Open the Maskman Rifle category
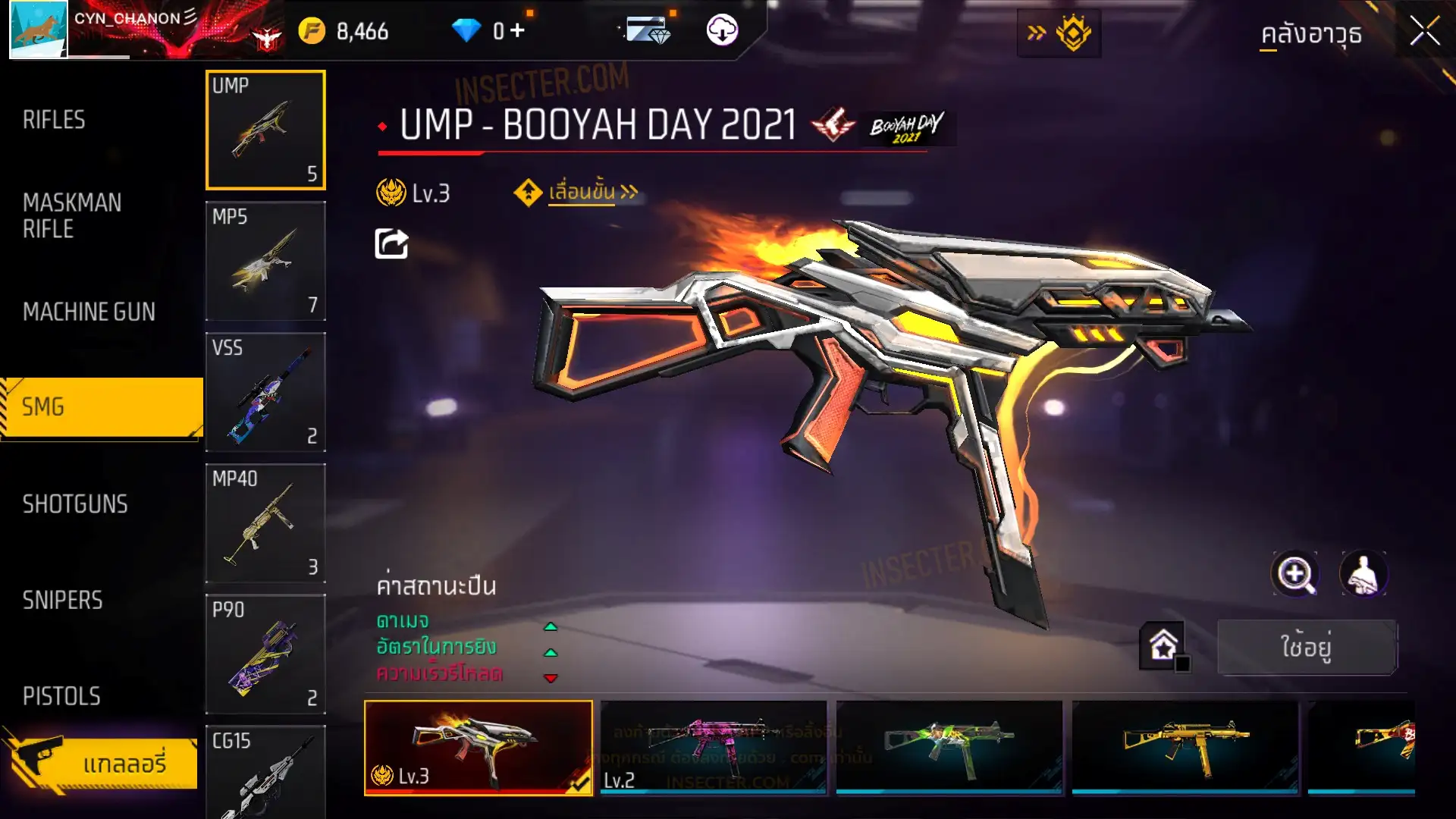Image resolution: width=1456 pixels, height=819 pixels. [72, 215]
